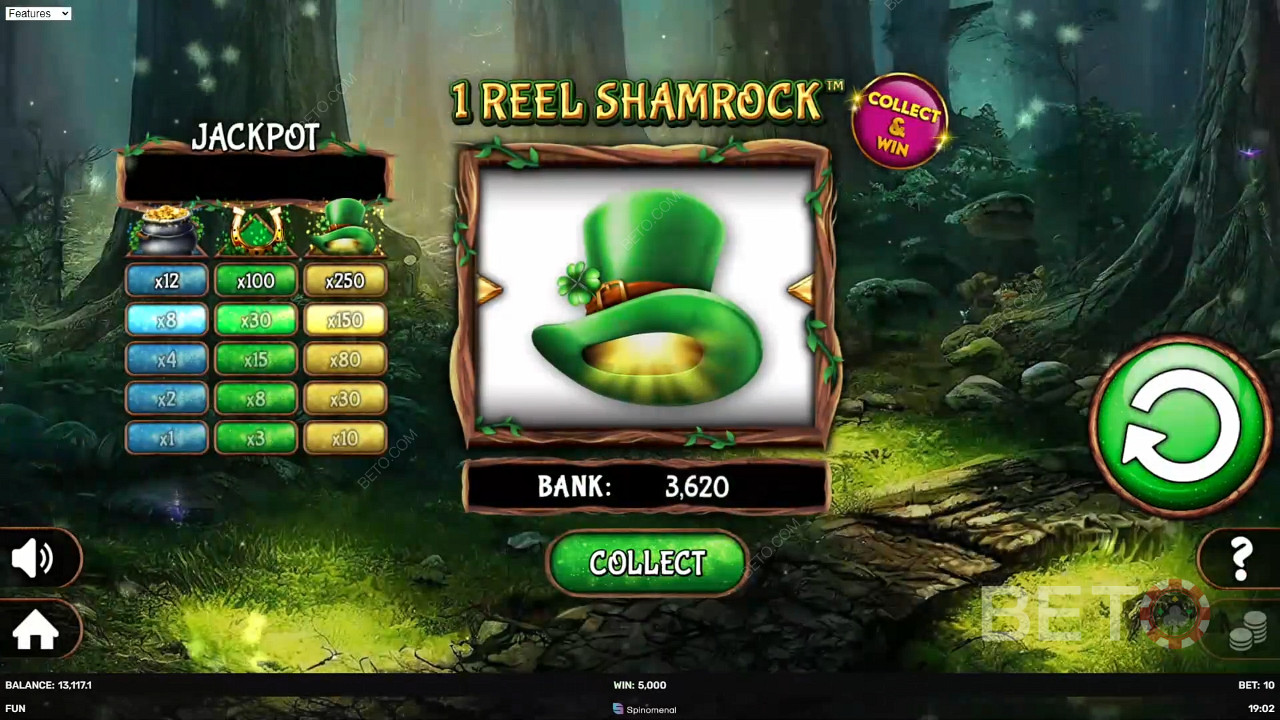This screenshot has height=720, width=1280.
Task: Select the golden horseshoe jackpot symbol
Action: pyautogui.click(x=255, y=228)
